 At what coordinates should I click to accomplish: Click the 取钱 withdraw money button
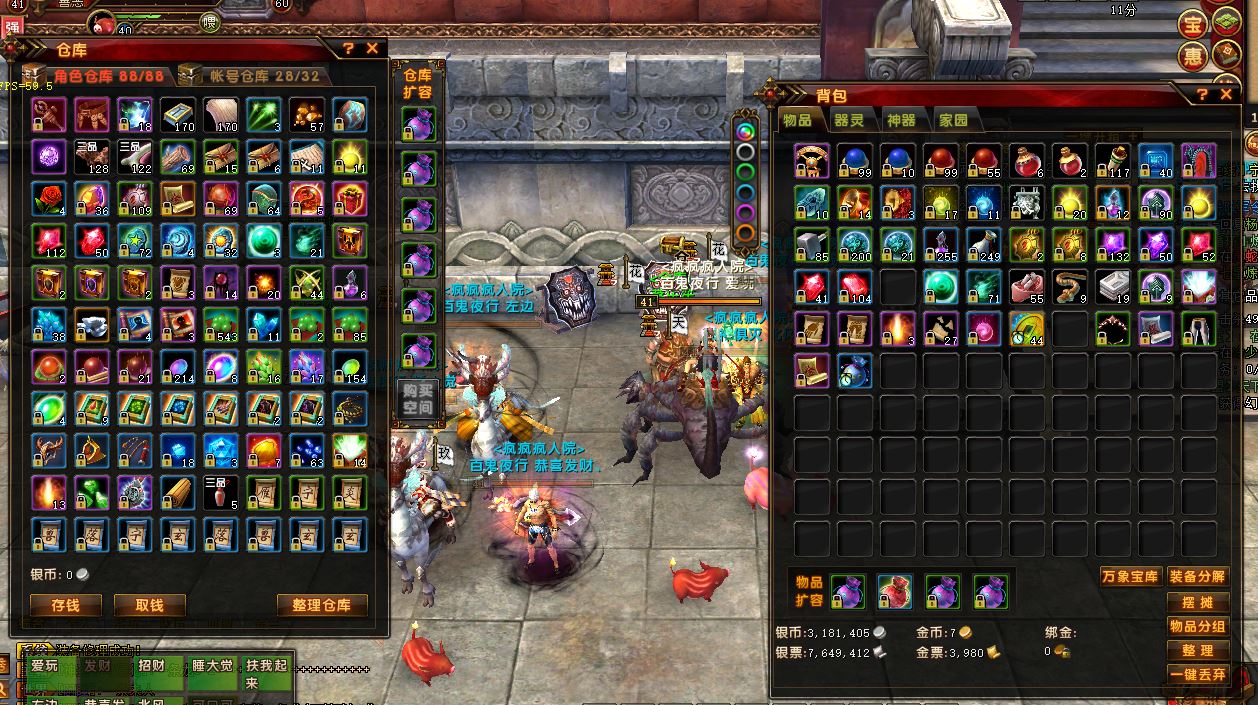[x=149, y=605]
